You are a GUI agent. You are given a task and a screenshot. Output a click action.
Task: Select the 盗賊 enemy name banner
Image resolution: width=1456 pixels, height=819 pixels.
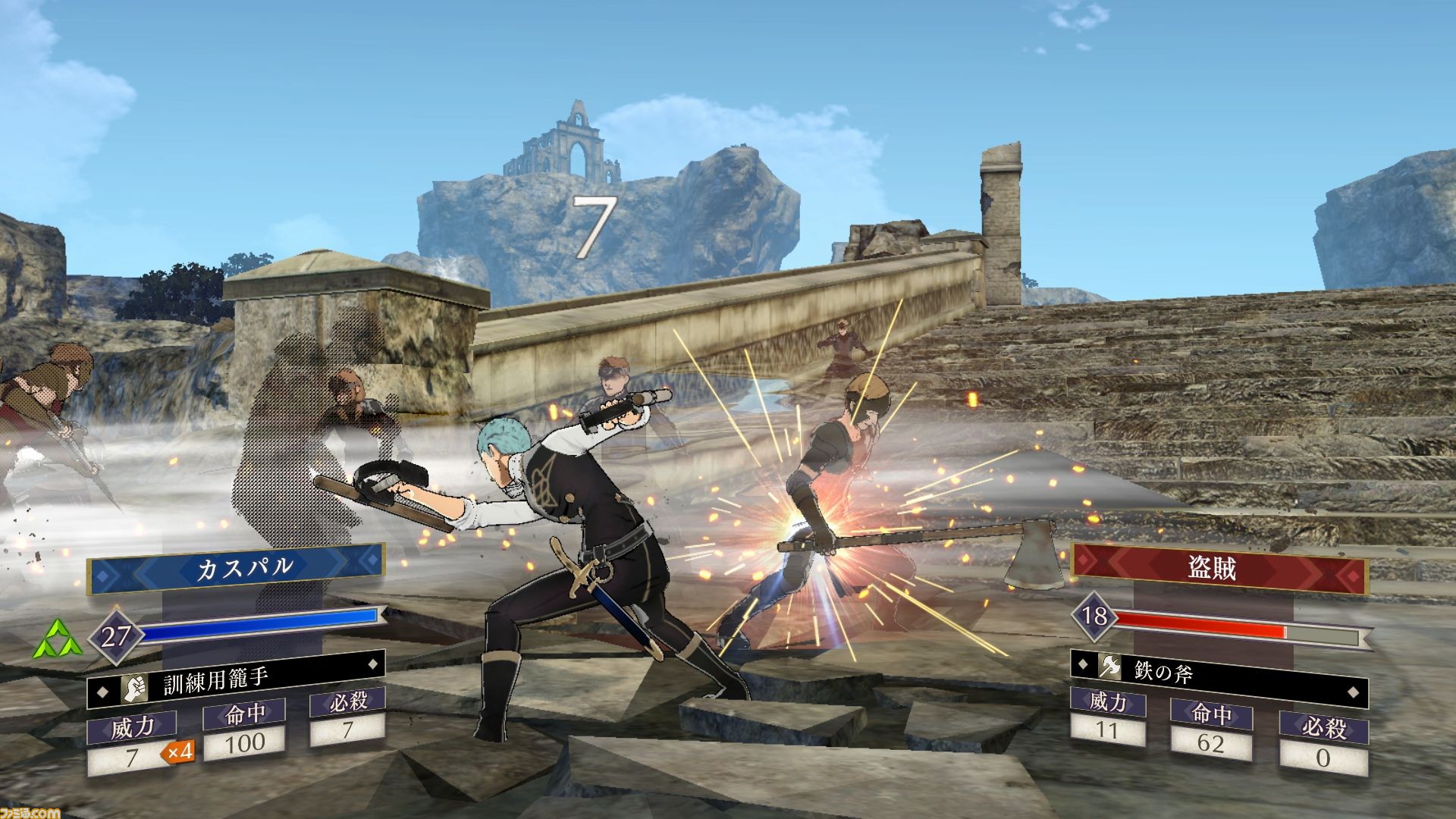click(1219, 569)
